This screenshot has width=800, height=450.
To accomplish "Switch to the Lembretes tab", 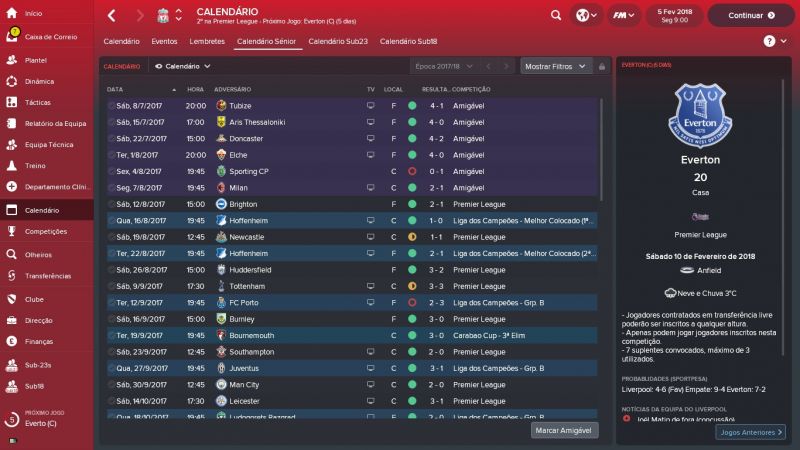I will coord(207,41).
